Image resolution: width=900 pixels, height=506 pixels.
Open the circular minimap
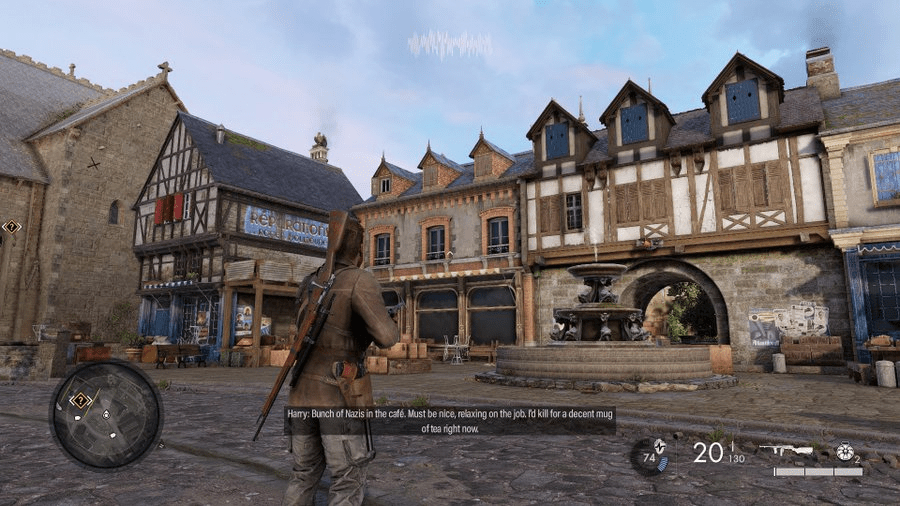click(x=105, y=413)
